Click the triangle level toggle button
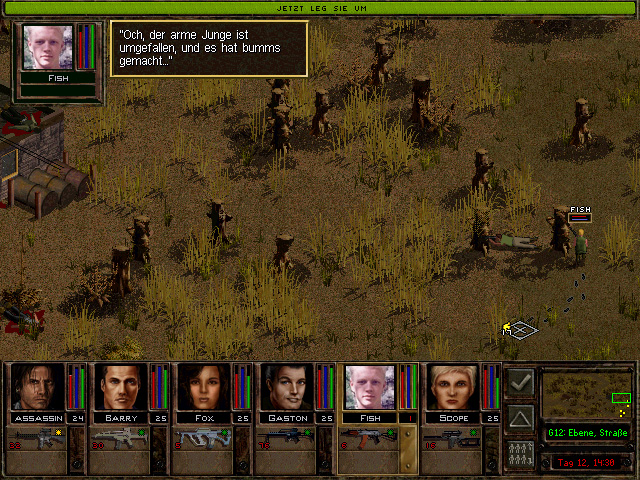Screen dimensions: 640x480 pos(520,417)
